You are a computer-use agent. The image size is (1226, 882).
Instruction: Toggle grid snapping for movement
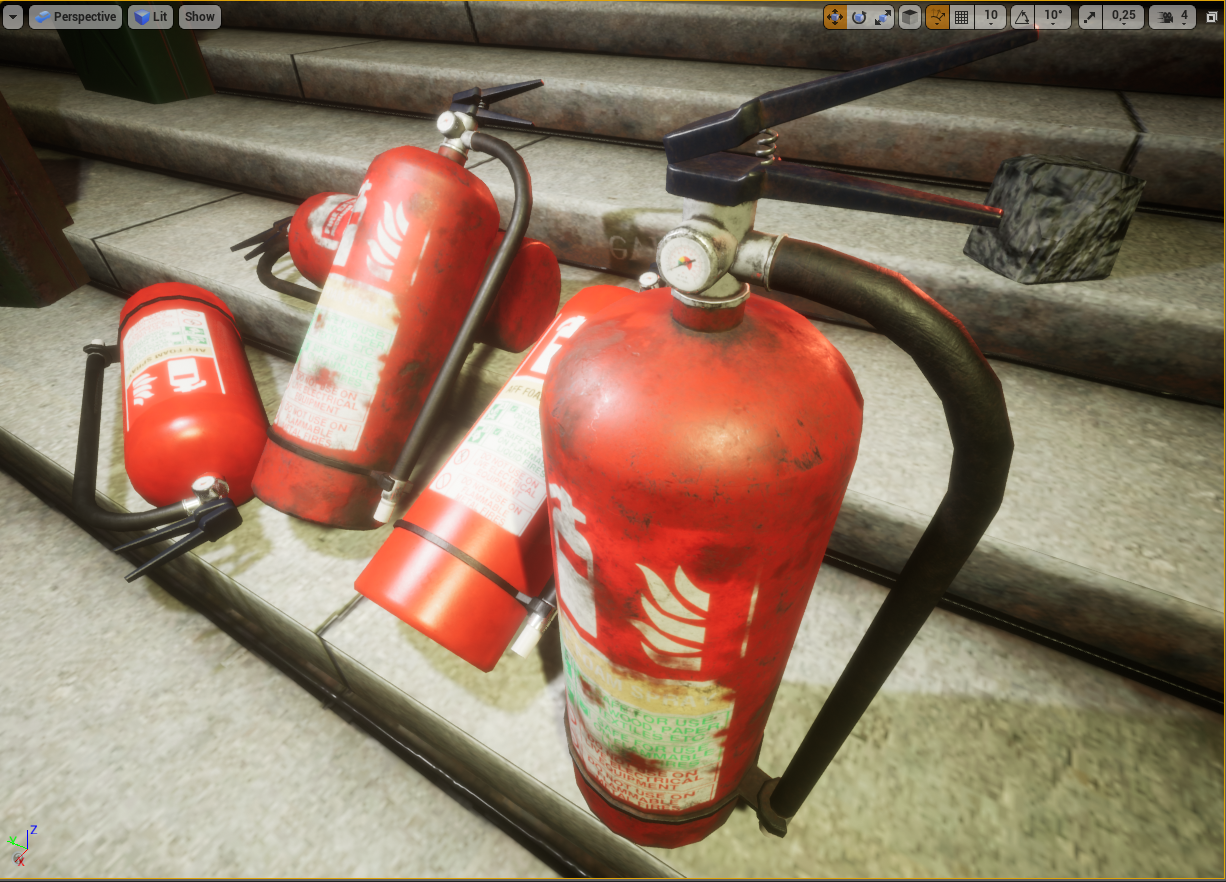click(962, 17)
